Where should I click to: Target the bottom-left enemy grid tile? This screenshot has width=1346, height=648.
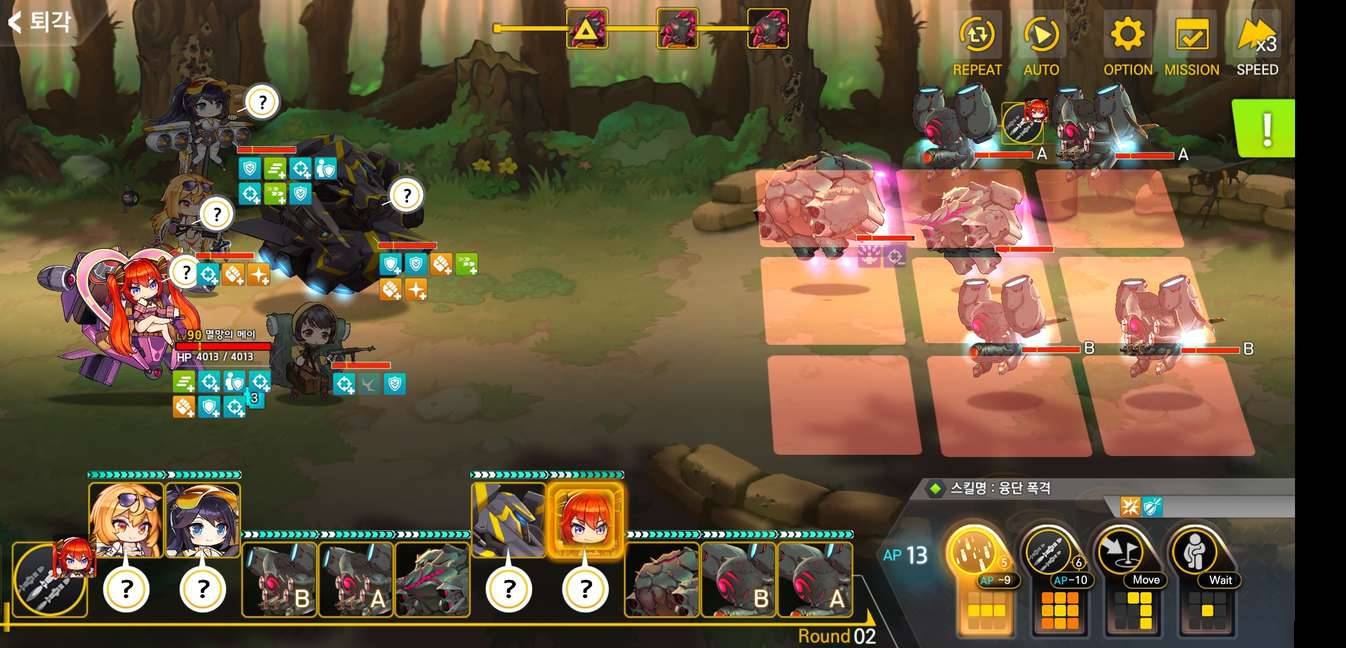(x=845, y=403)
